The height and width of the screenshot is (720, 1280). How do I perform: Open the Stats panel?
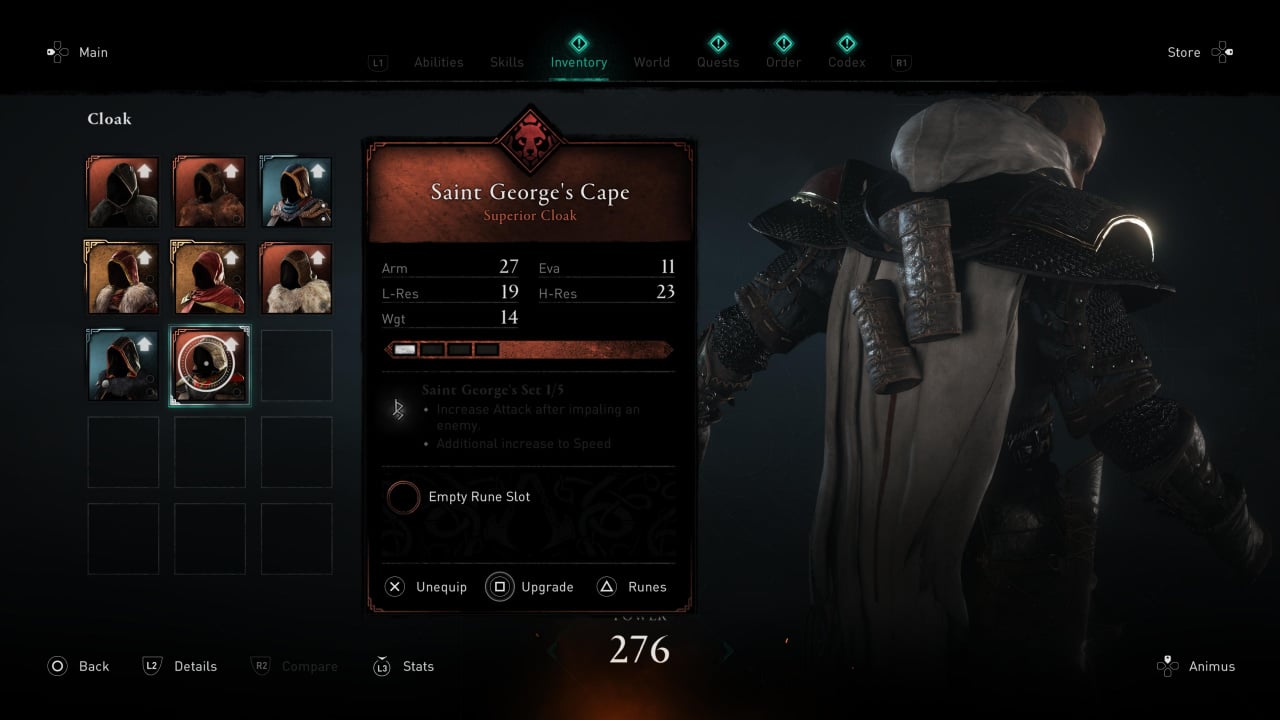[404, 666]
